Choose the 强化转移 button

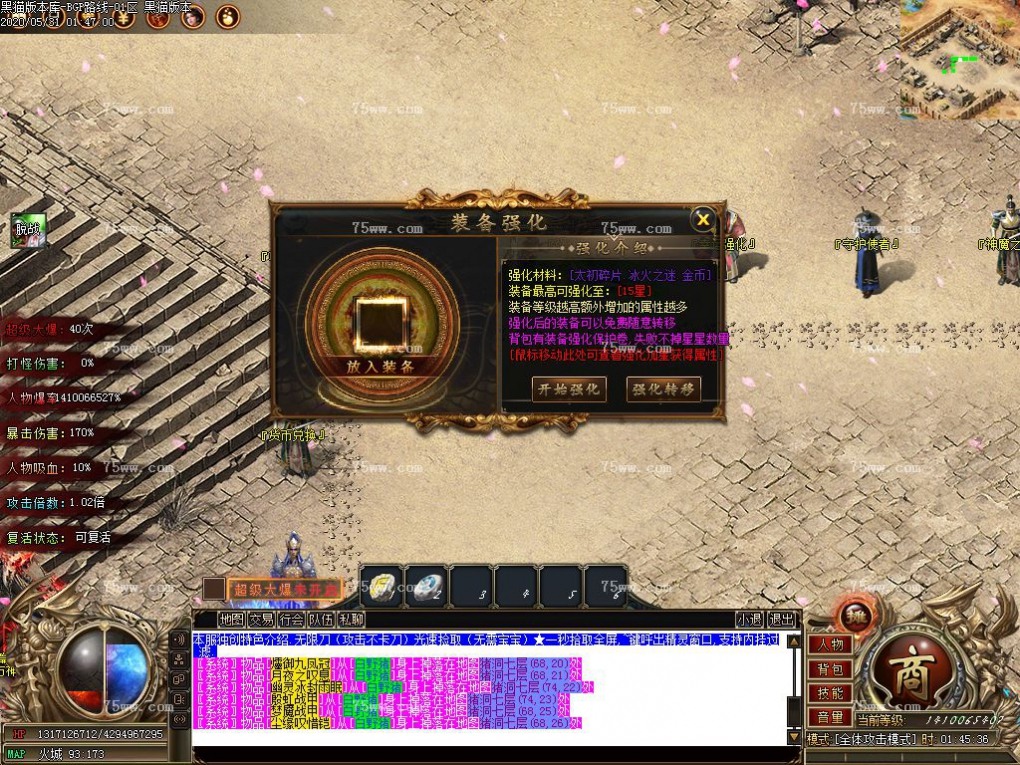[662, 389]
